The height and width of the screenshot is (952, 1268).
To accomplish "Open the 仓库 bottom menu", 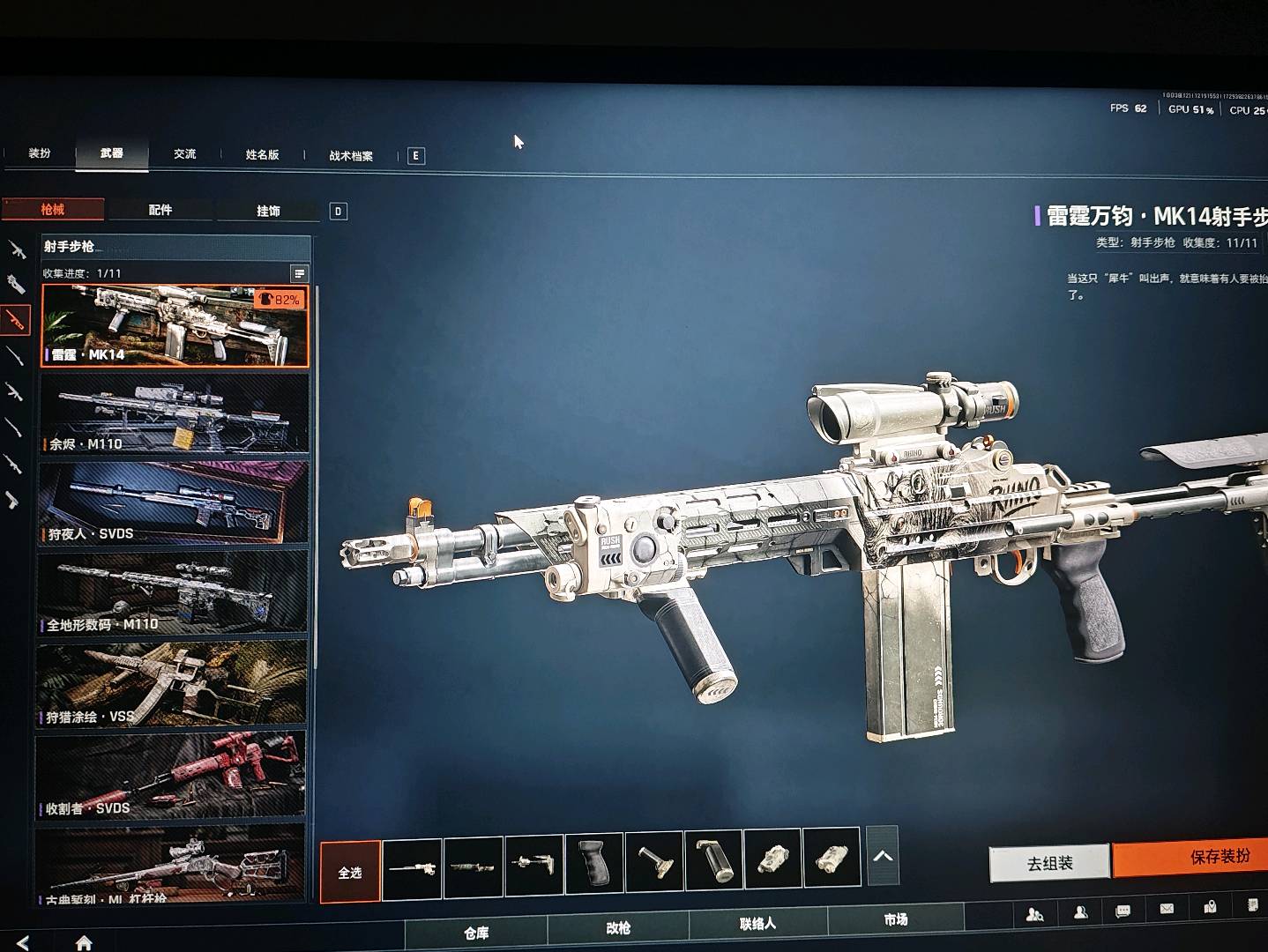I will [x=476, y=933].
